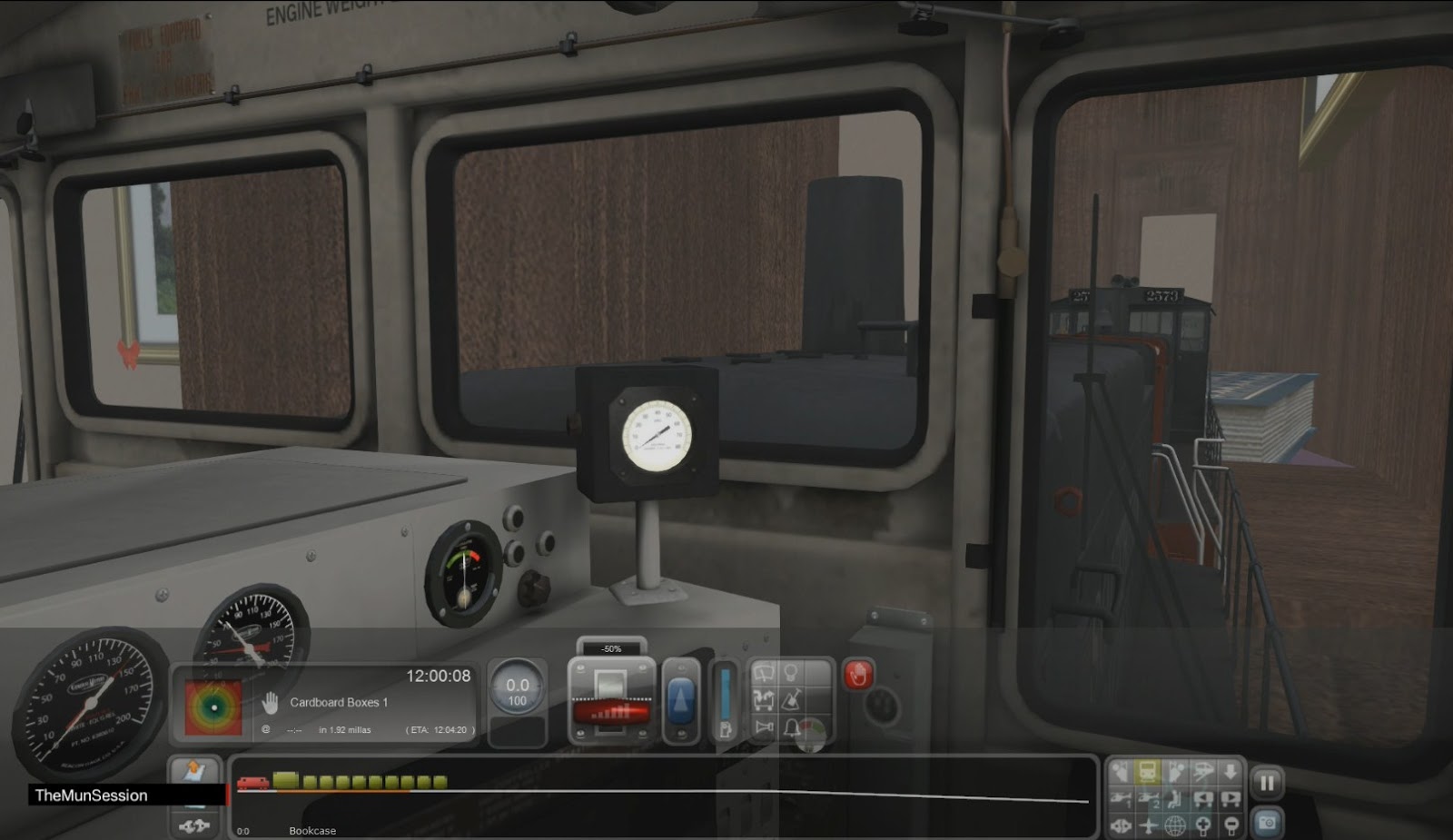The width and height of the screenshot is (1453, 840).
Task: Switch to external helicopter camera 2
Action: pyautogui.click(x=1149, y=799)
